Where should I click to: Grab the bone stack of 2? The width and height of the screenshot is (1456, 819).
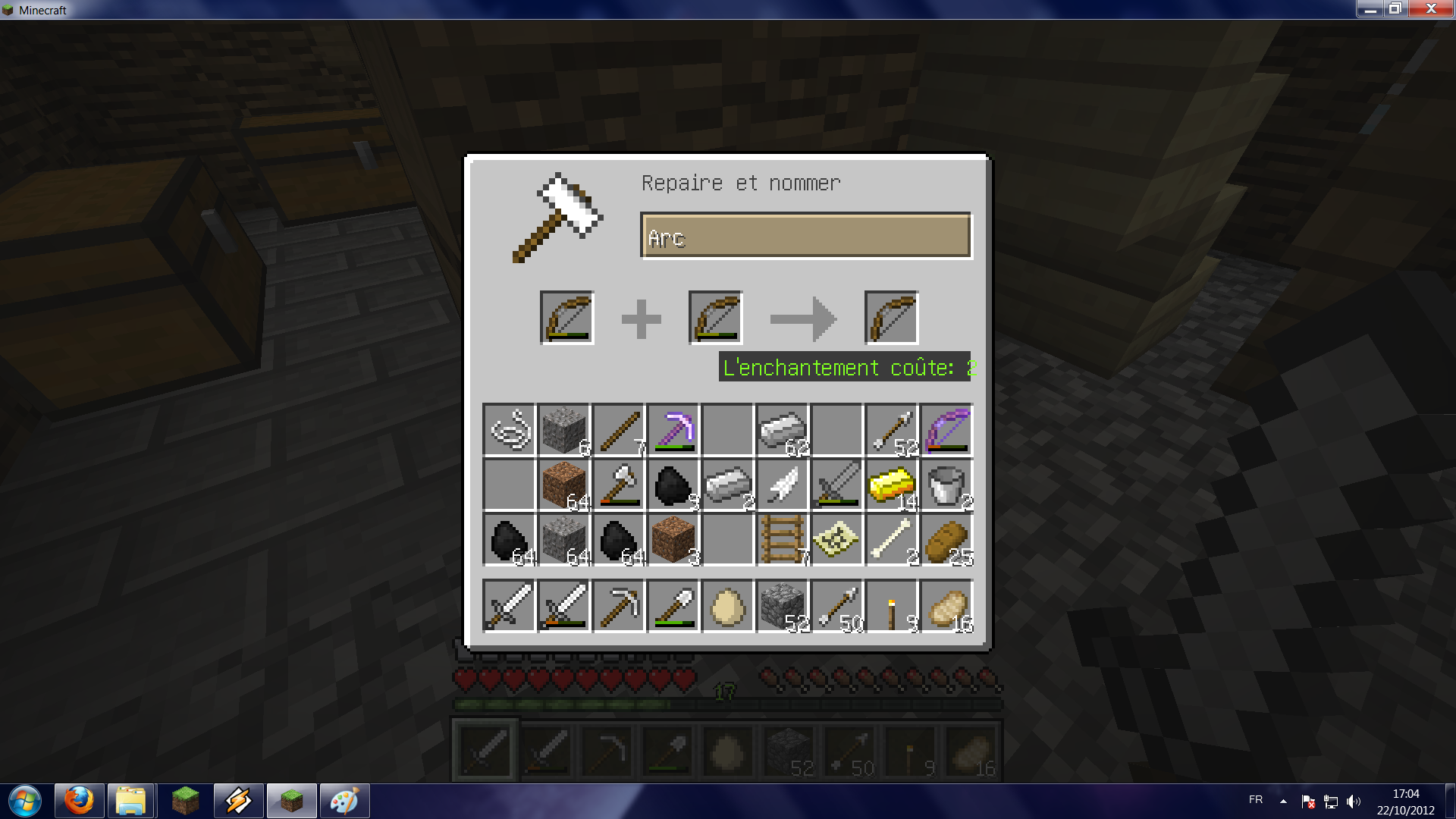[x=890, y=539]
